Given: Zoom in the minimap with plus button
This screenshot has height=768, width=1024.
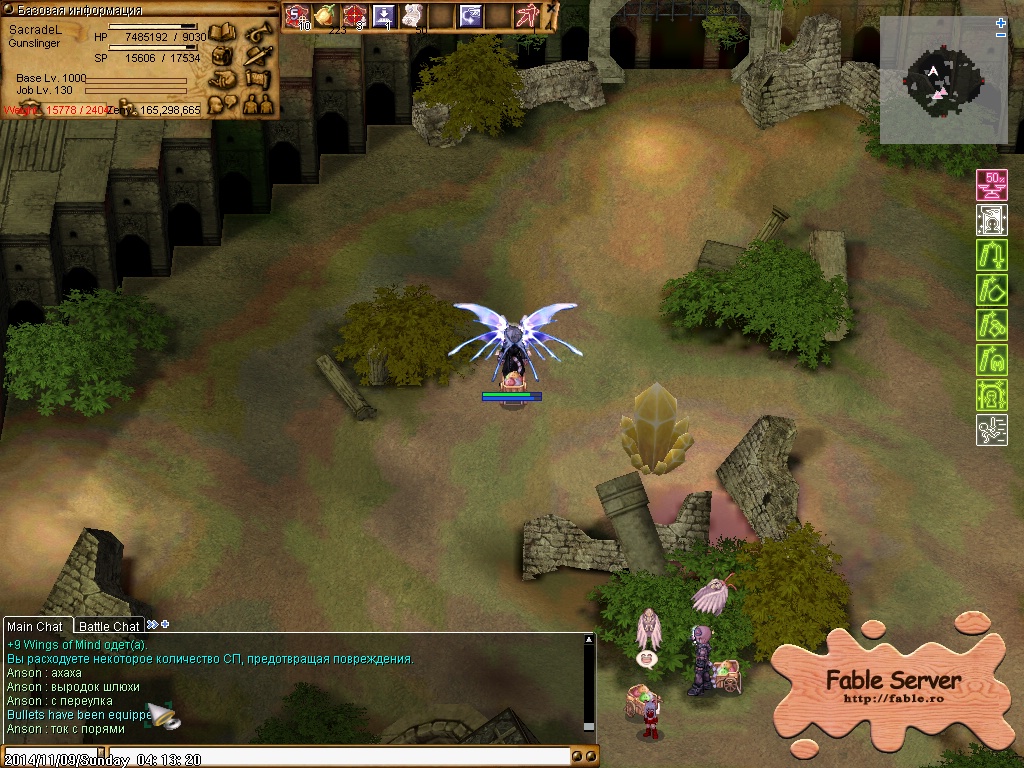Looking at the screenshot, I should click(1001, 23).
